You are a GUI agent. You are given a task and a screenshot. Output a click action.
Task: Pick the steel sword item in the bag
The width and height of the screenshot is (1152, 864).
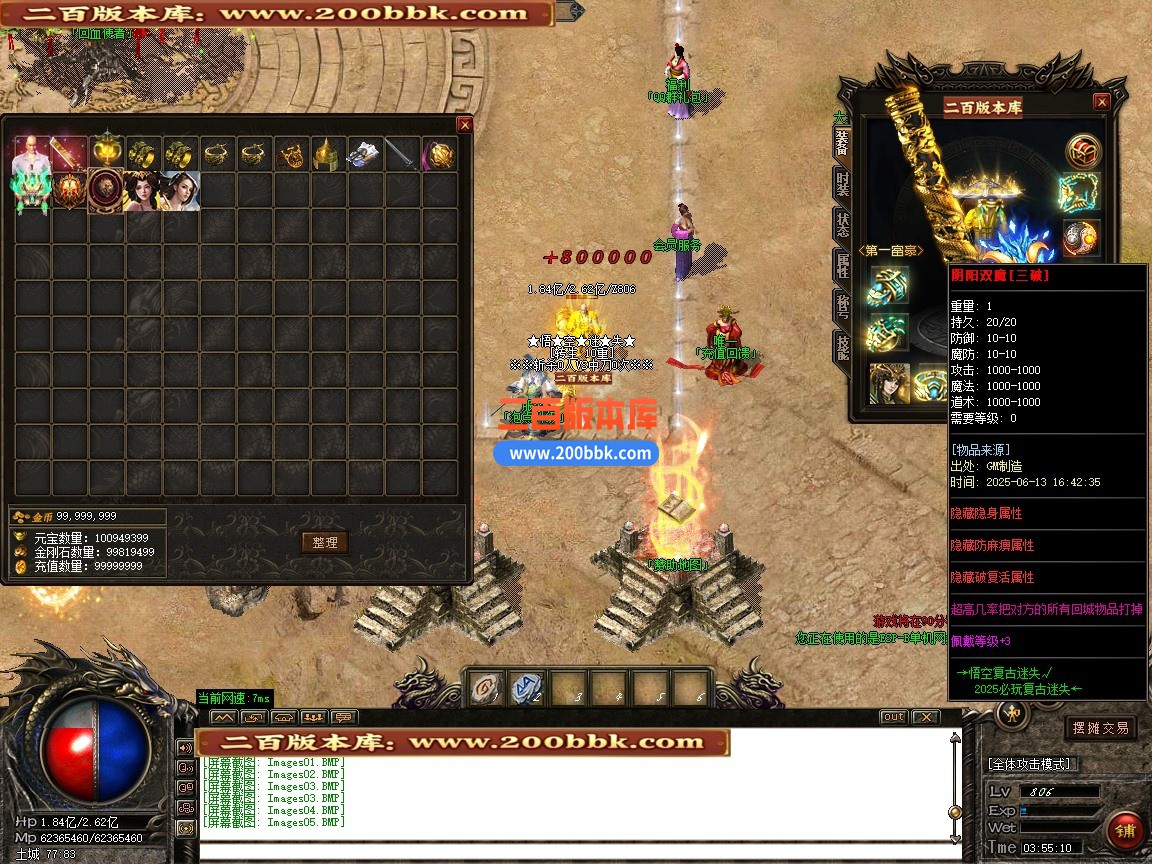click(402, 154)
